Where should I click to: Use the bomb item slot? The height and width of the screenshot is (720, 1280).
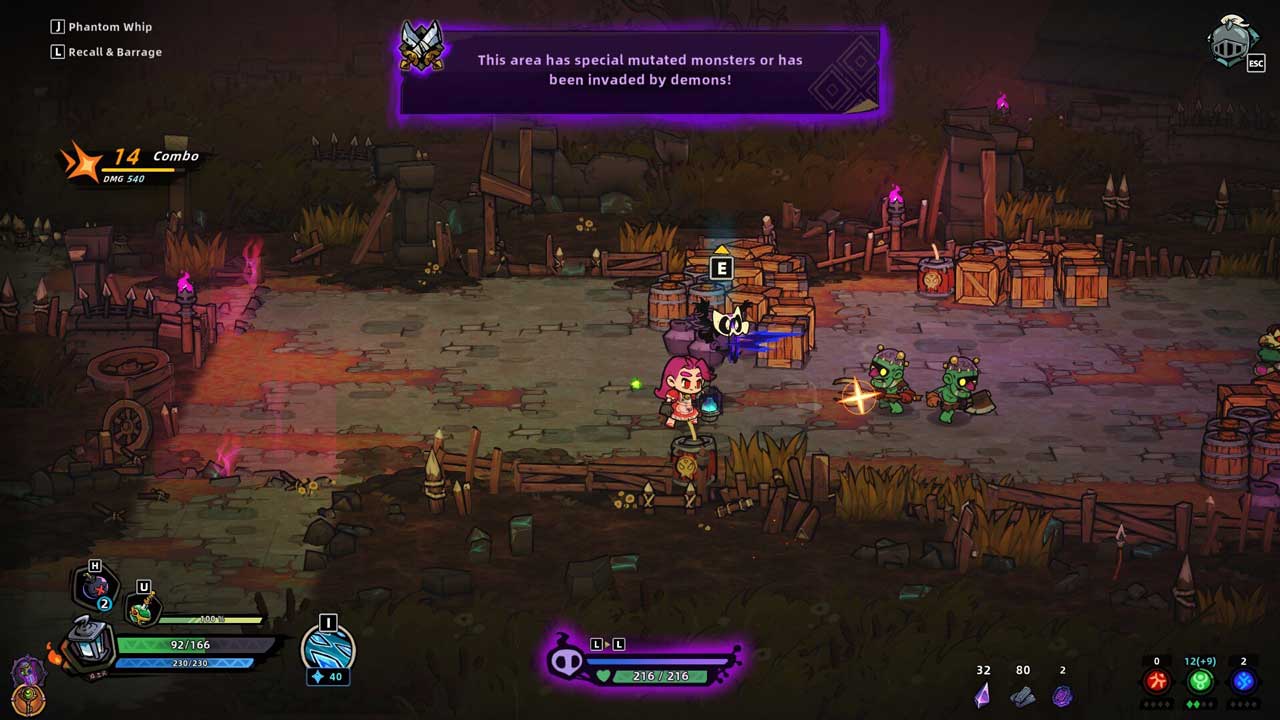(x=96, y=590)
